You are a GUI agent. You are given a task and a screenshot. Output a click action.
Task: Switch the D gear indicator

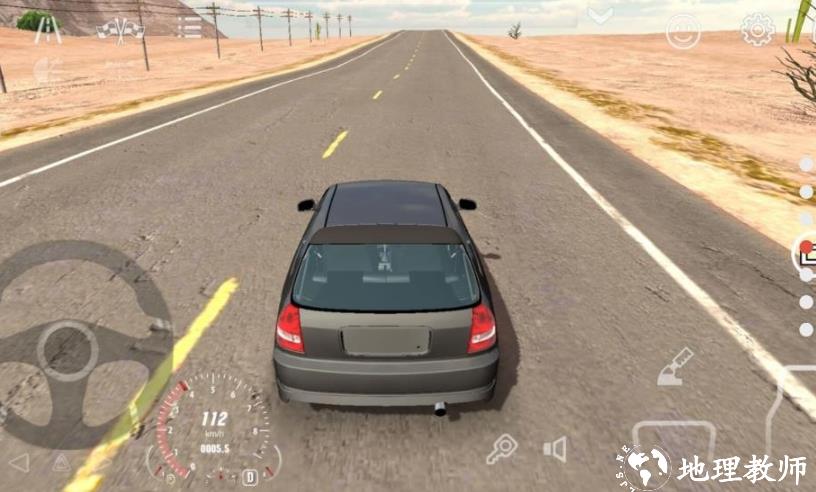[x=250, y=477]
